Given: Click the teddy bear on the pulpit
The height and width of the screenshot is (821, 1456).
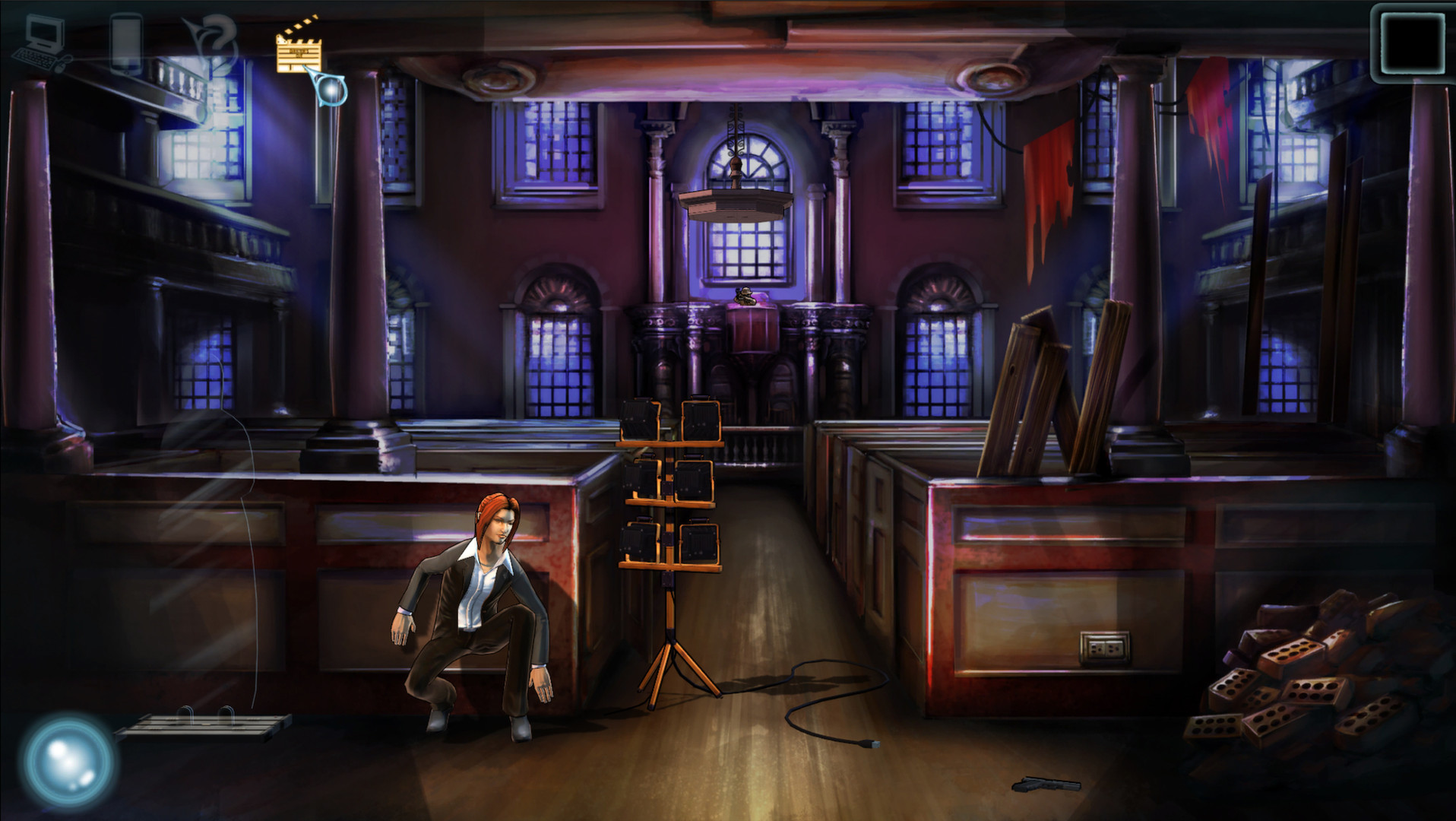Looking at the screenshot, I should click(x=745, y=296).
